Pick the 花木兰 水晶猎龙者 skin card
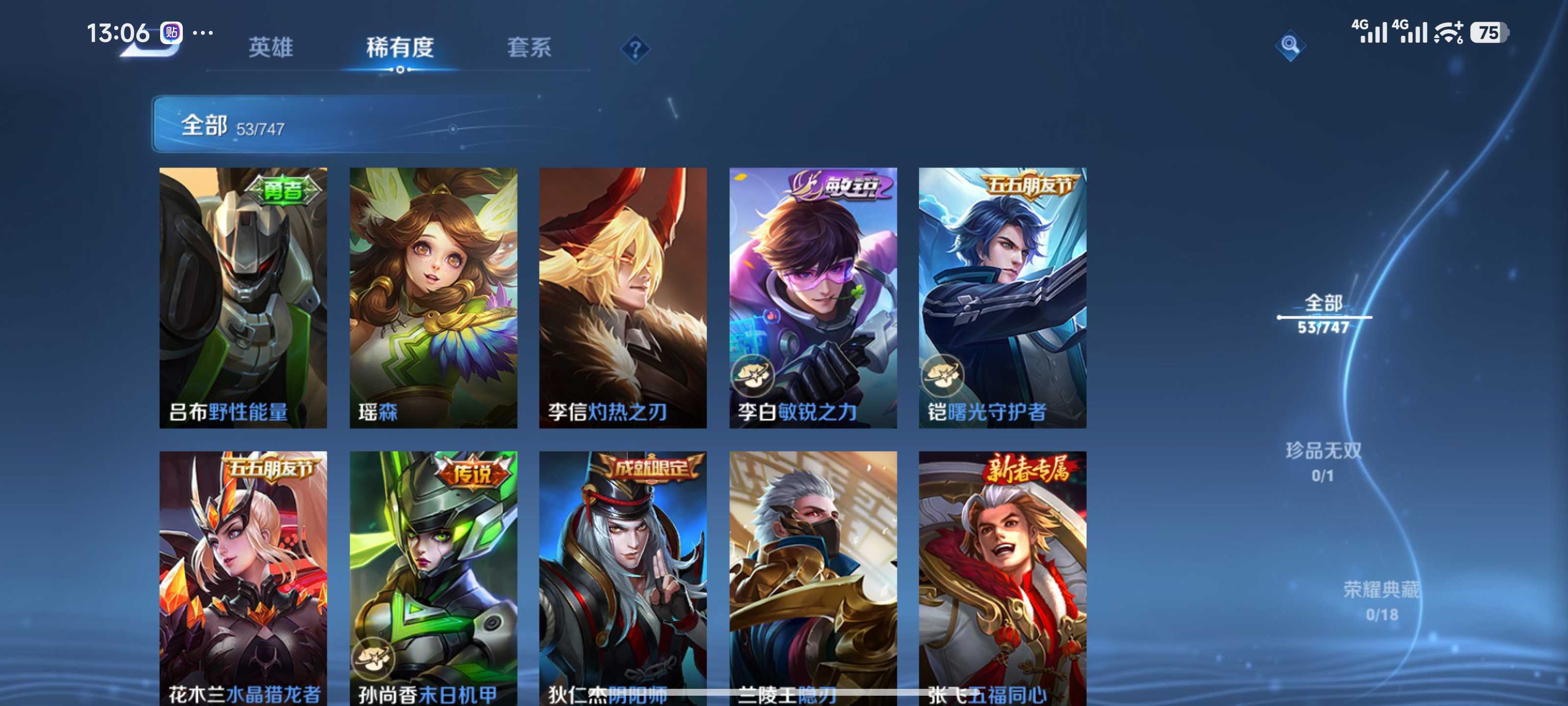 pyautogui.click(x=243, y=578)
